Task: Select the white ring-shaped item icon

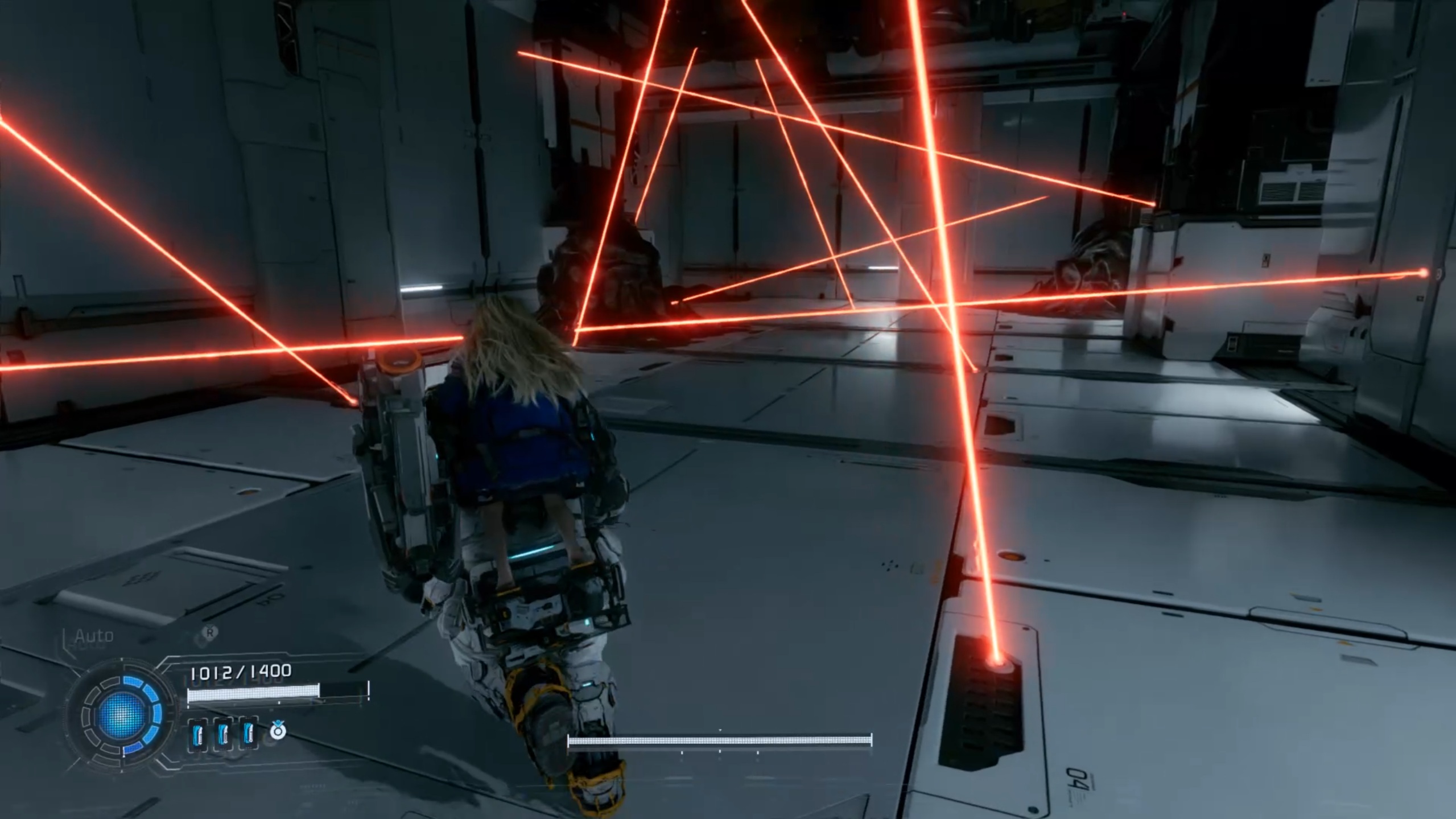Action: tap(278, 731)
